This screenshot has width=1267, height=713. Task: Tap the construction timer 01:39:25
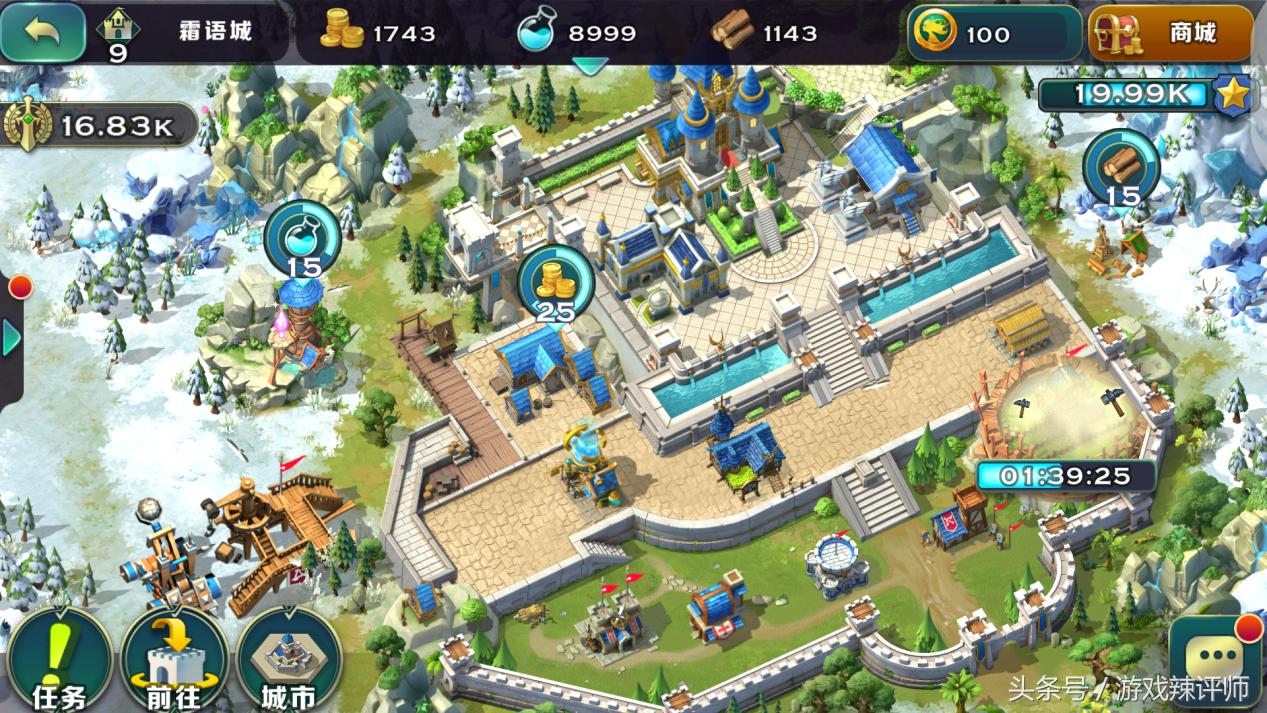[1063, 475]
